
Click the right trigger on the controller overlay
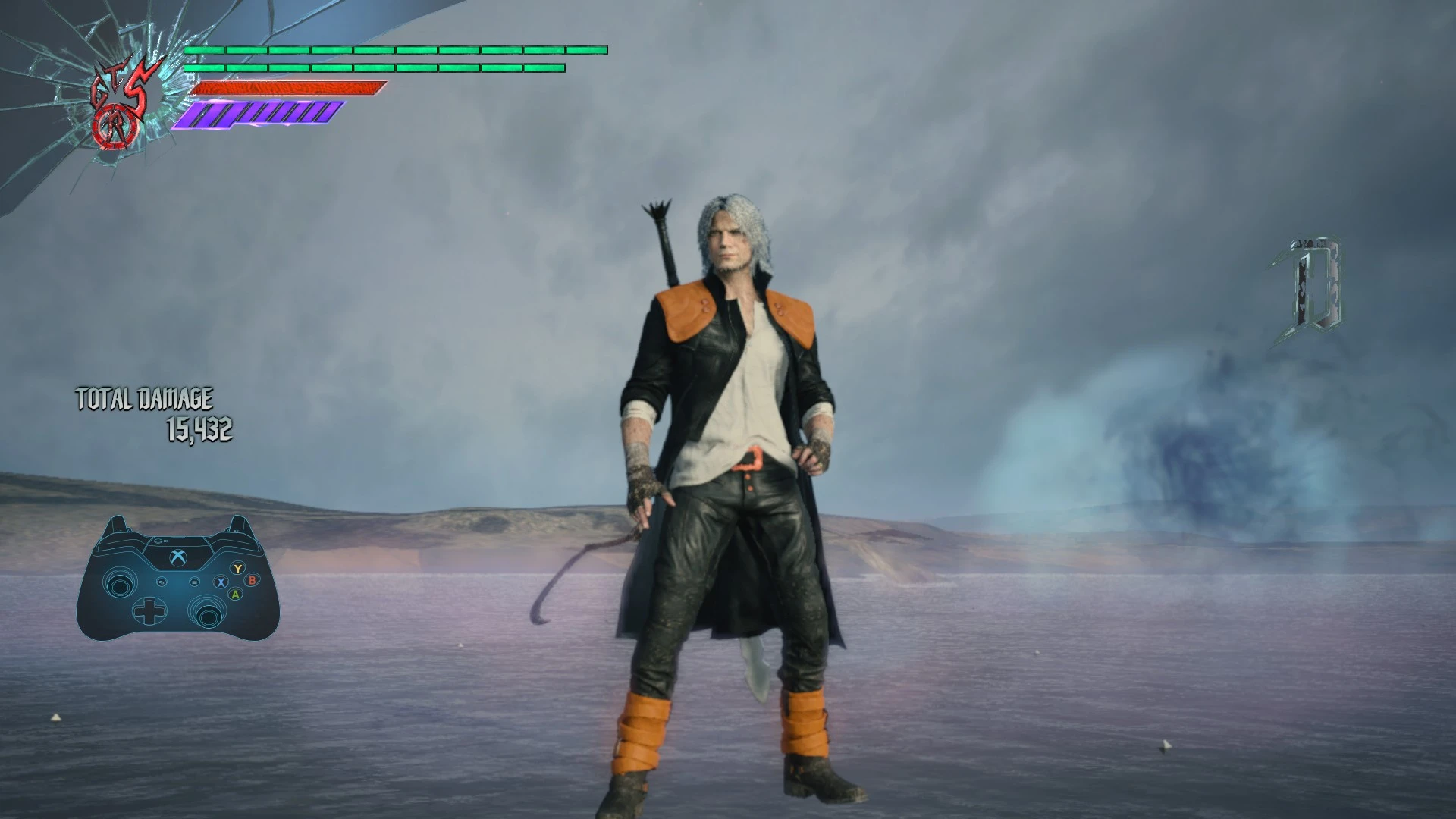(237, 526)
